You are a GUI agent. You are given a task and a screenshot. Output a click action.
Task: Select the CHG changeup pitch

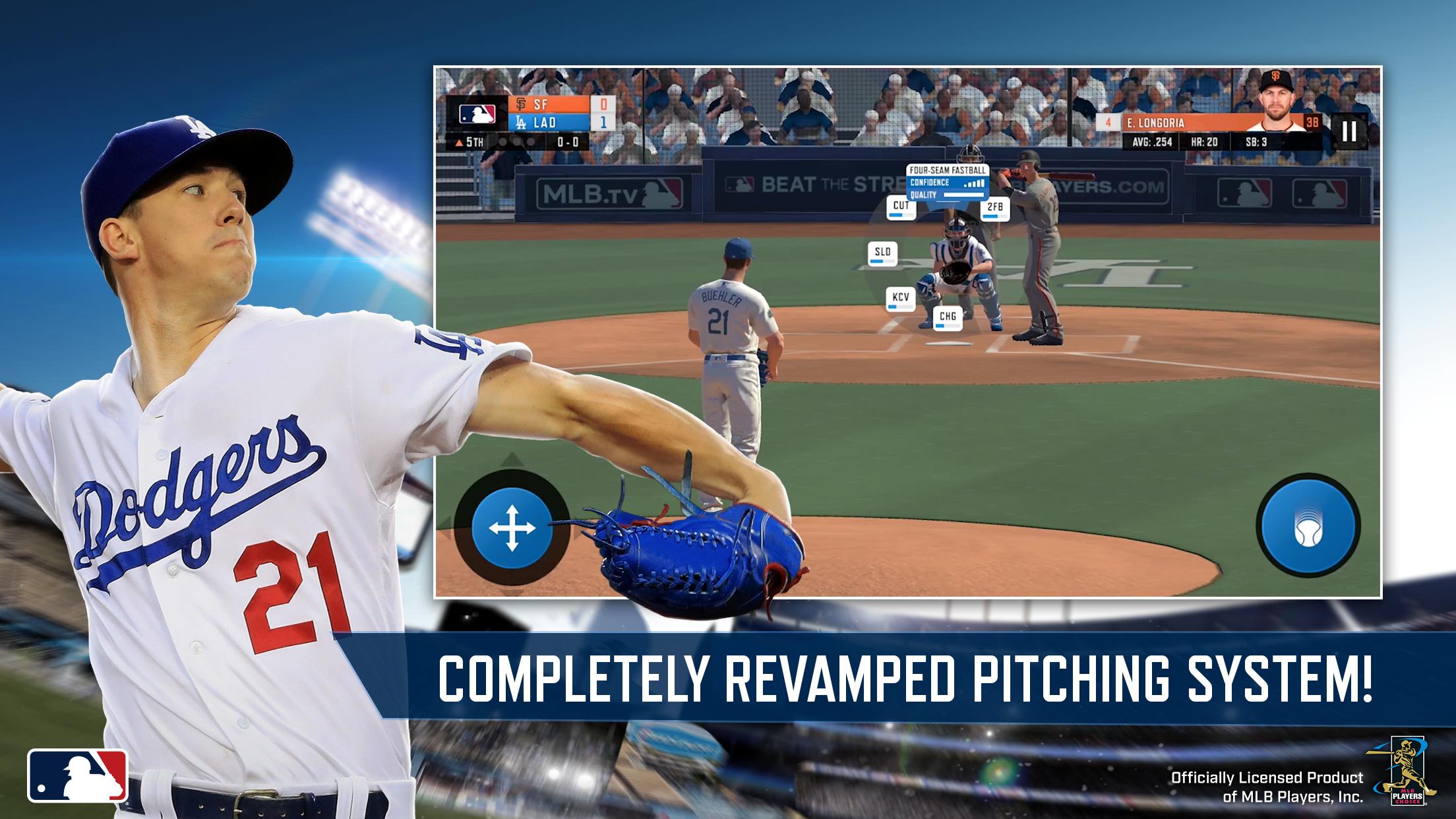pyautogui.click(x=947, y=319)
